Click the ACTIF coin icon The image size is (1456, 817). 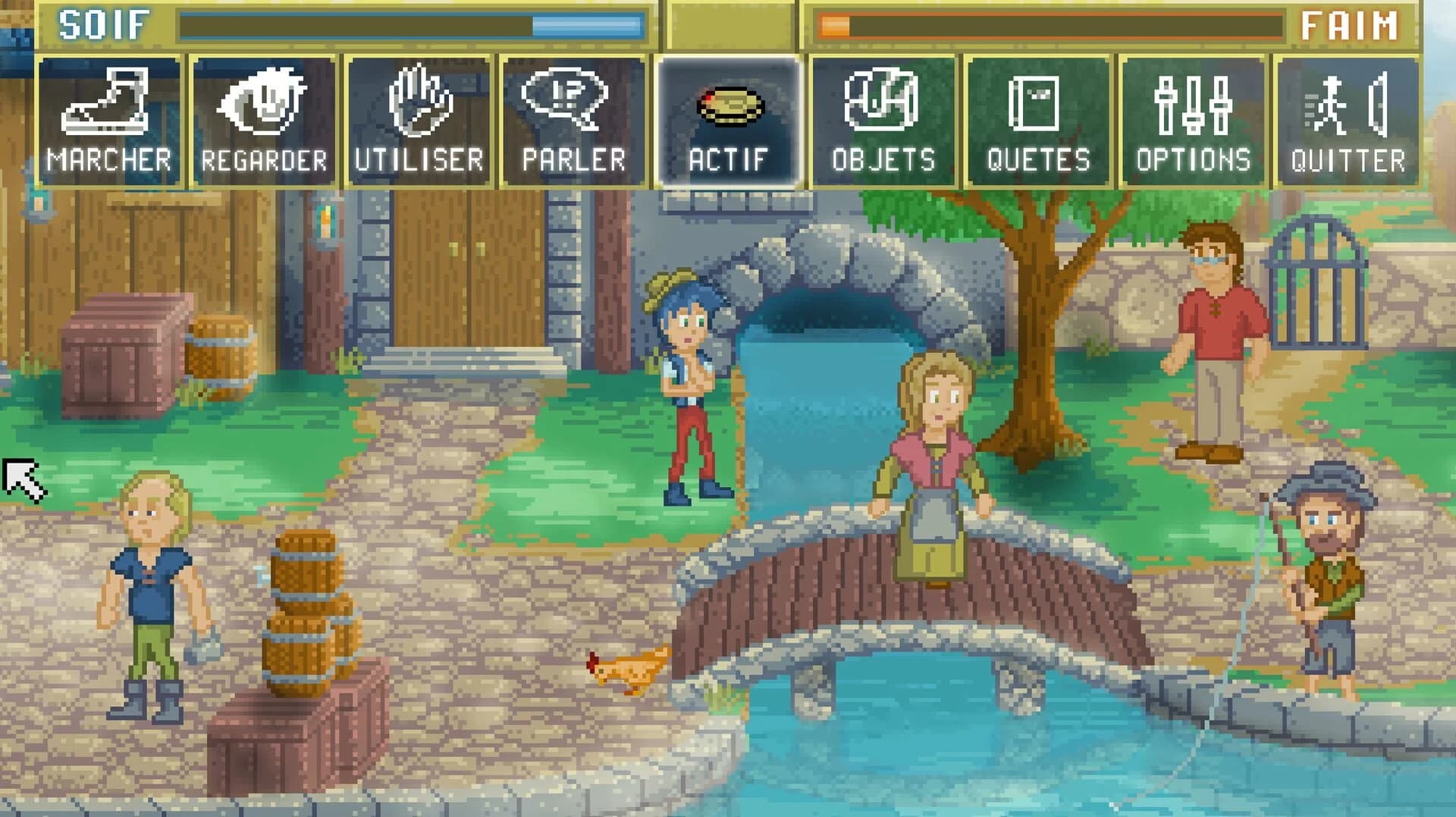[x=730, y=106]
